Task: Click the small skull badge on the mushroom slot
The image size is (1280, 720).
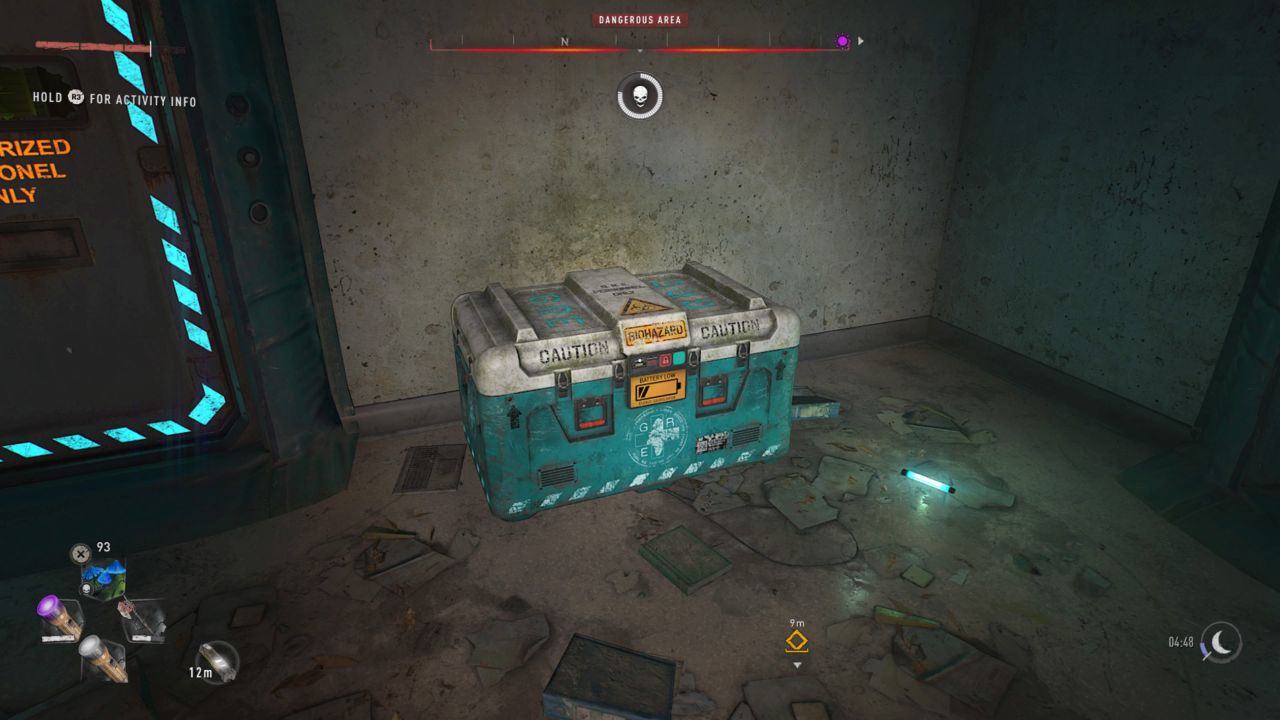Action: click(86, 589)
